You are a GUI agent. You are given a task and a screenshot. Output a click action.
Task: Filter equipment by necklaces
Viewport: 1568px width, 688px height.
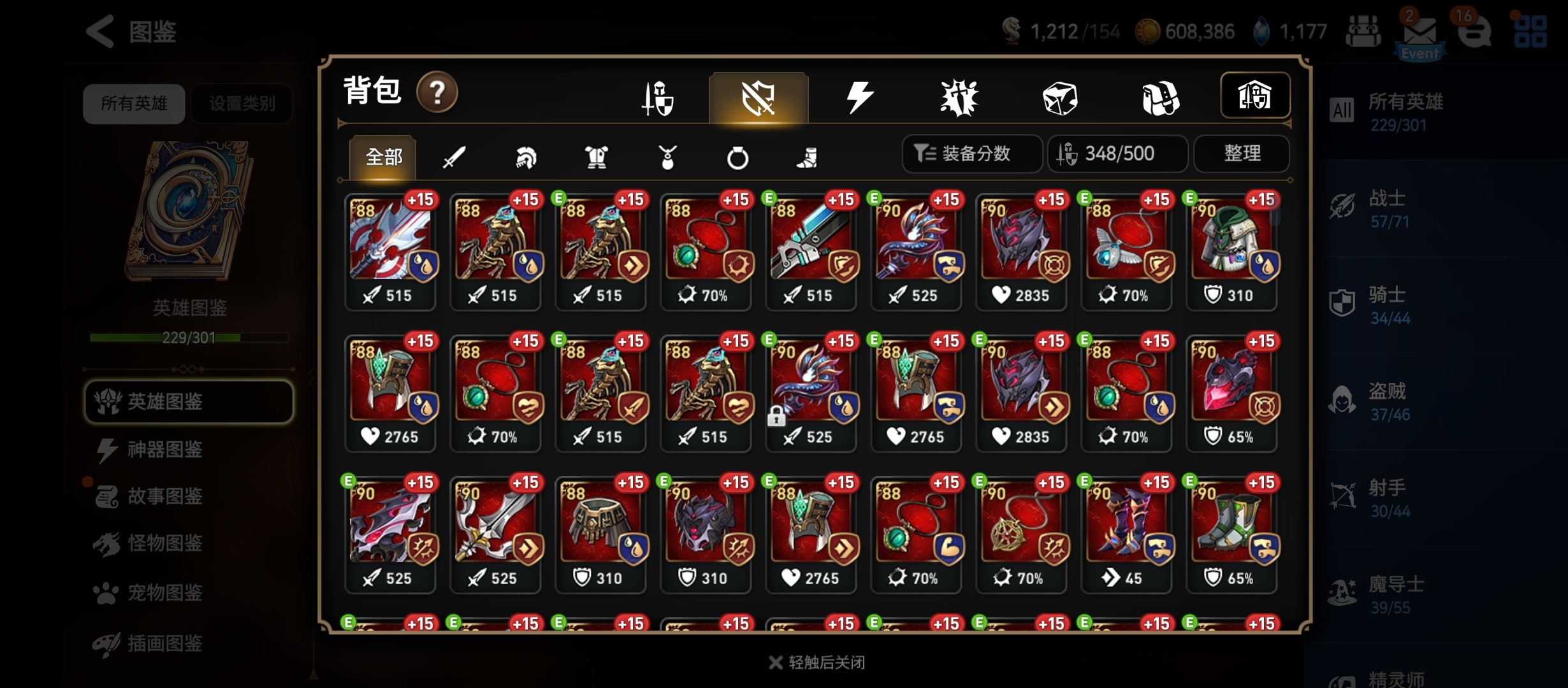pos(667,157)
